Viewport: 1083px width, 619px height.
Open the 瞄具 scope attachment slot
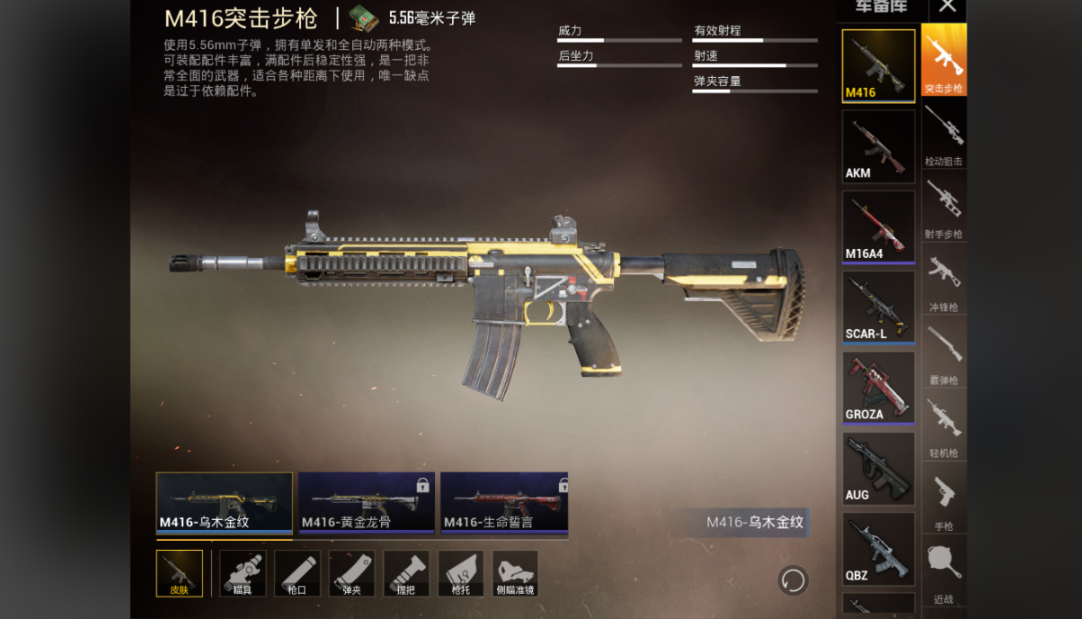242,574
